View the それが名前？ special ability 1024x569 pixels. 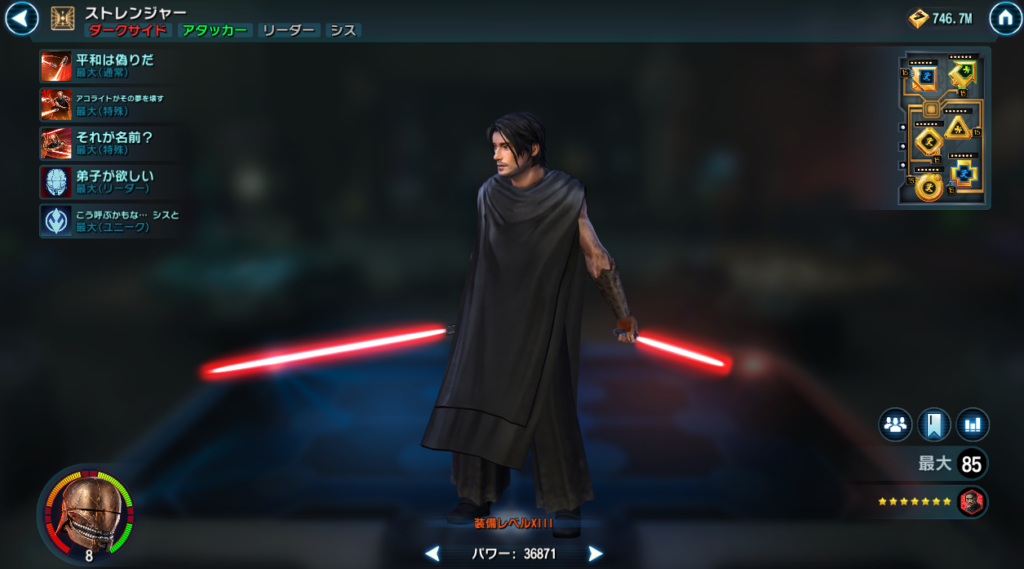[x=56, y=143]
